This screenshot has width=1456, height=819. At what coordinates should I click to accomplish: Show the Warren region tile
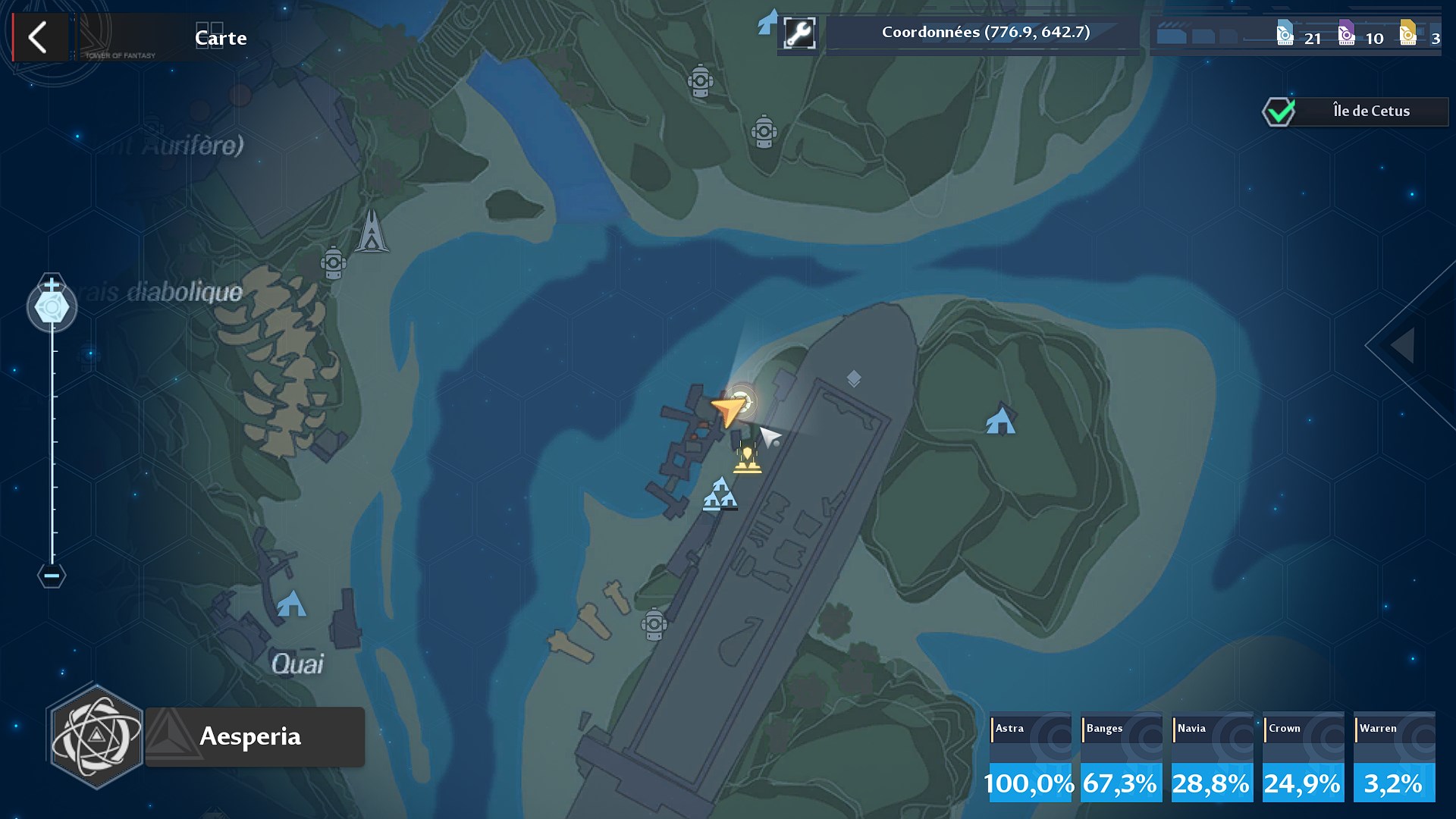[x=1394, y=757]
